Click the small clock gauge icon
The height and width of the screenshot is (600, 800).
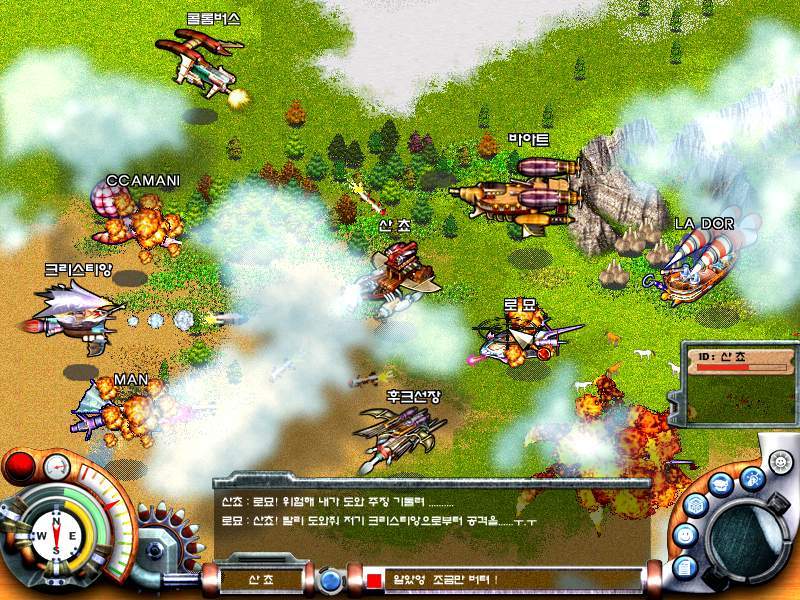click(x=57, y=465)
